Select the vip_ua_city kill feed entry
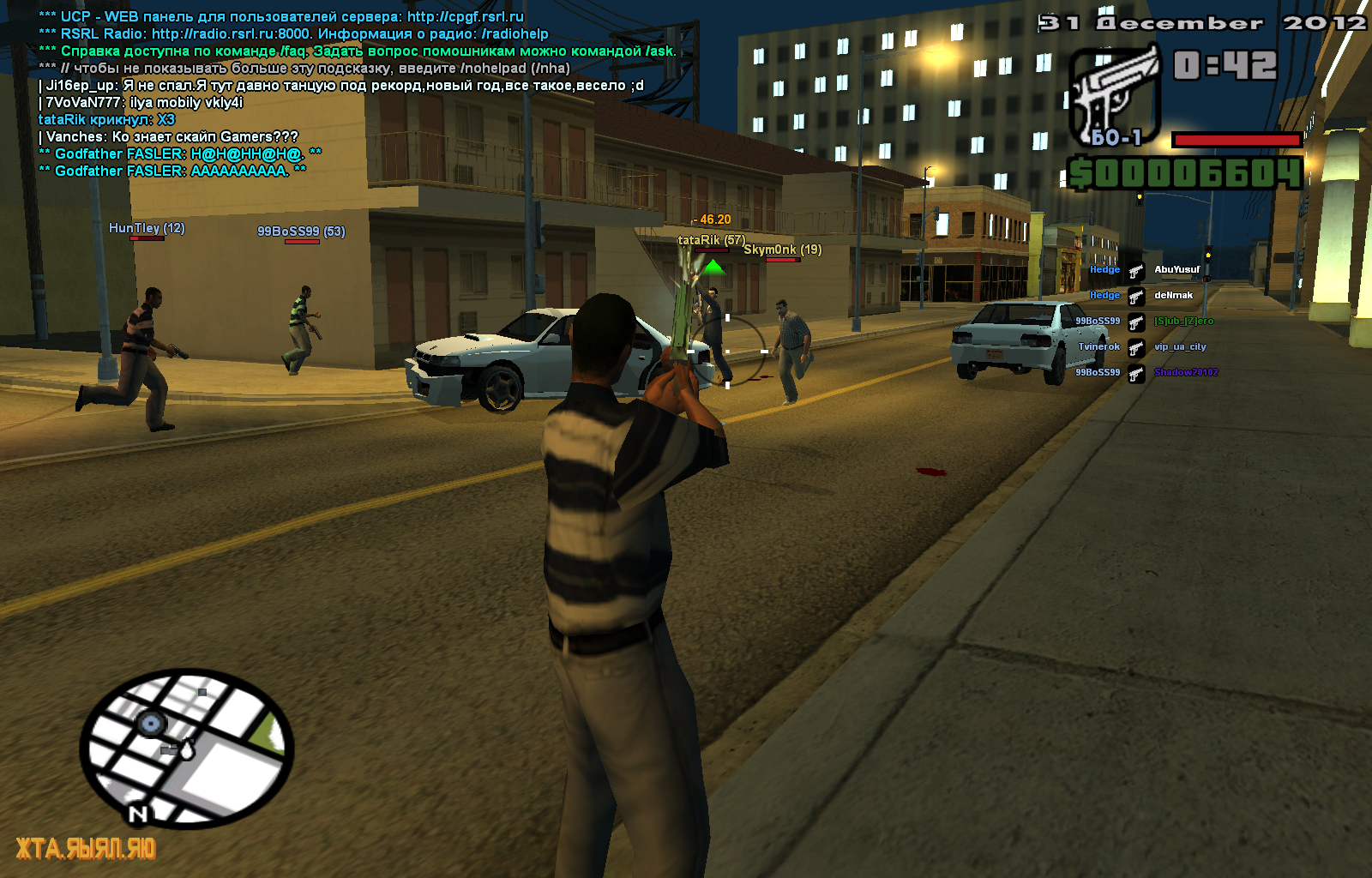This screenshot has height=878, width=1372. coord(1180,347)
